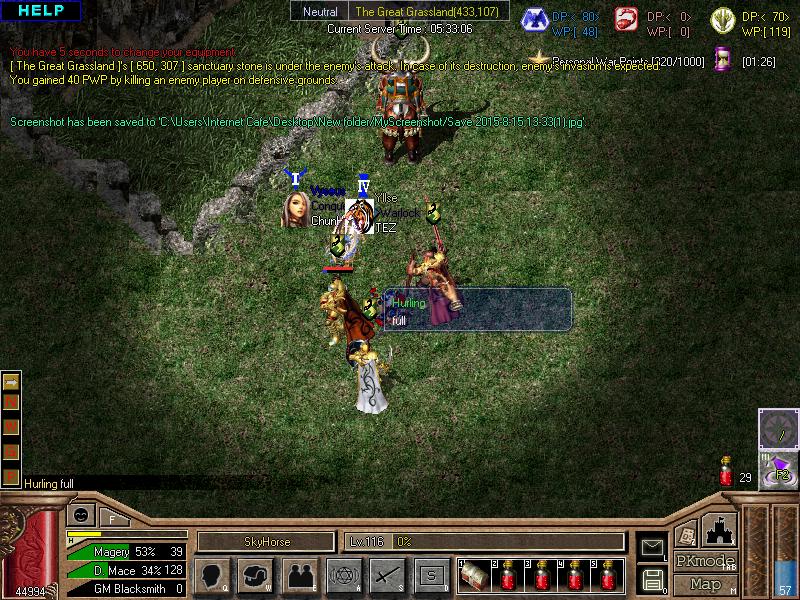Click the crossed swords button
Viewport: 800px width, 600px height.
click(x=387, y=575)
